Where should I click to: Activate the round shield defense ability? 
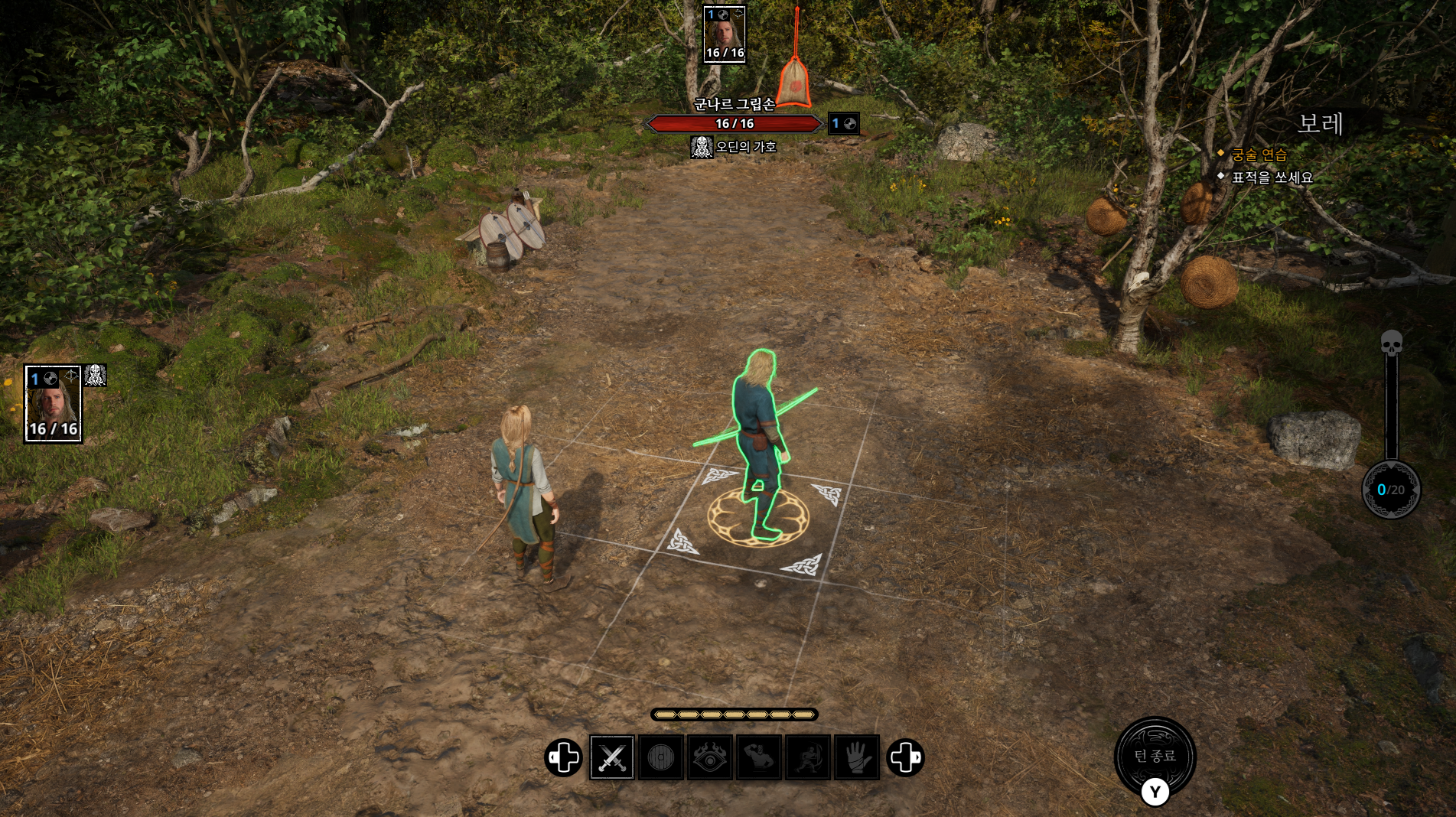click(660, 757)
